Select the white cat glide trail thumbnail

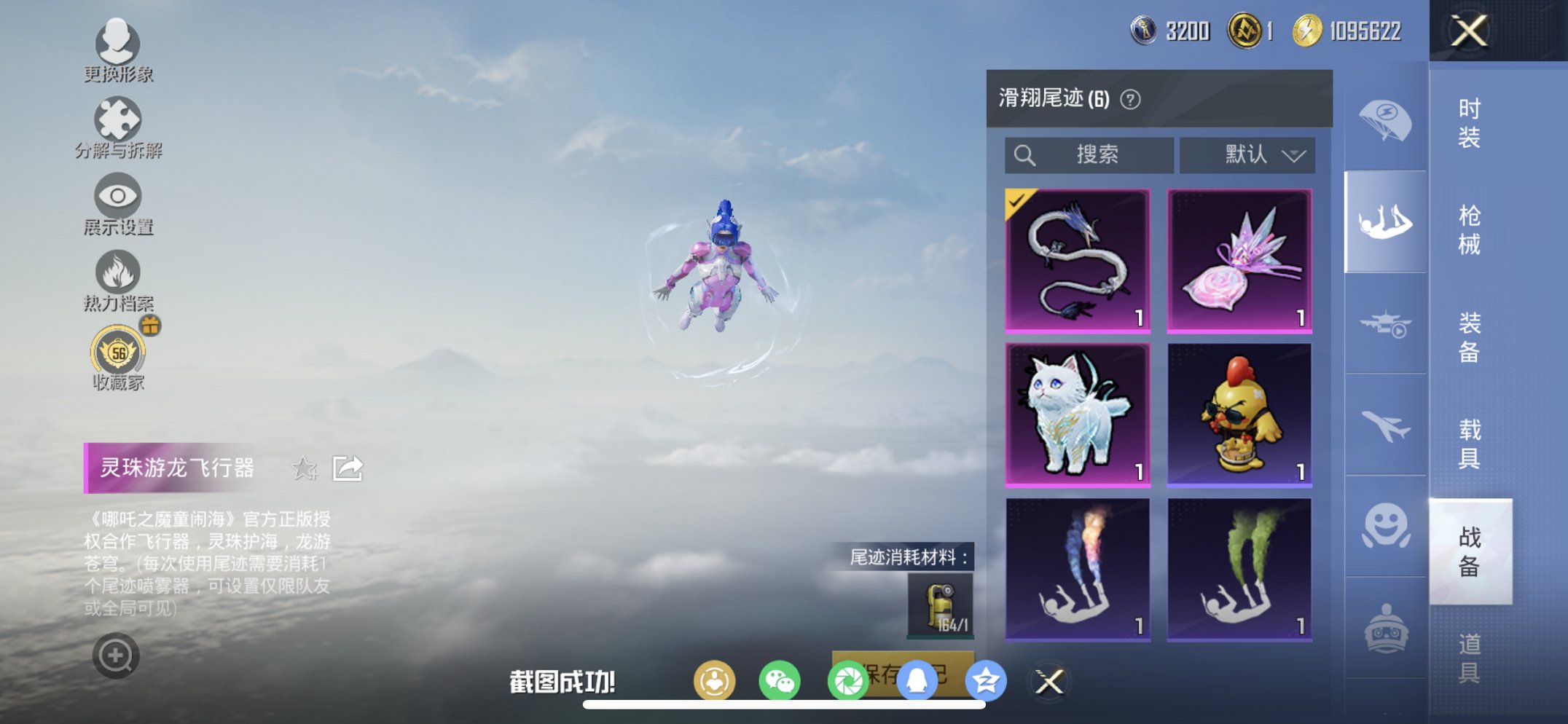[1078, 414]
